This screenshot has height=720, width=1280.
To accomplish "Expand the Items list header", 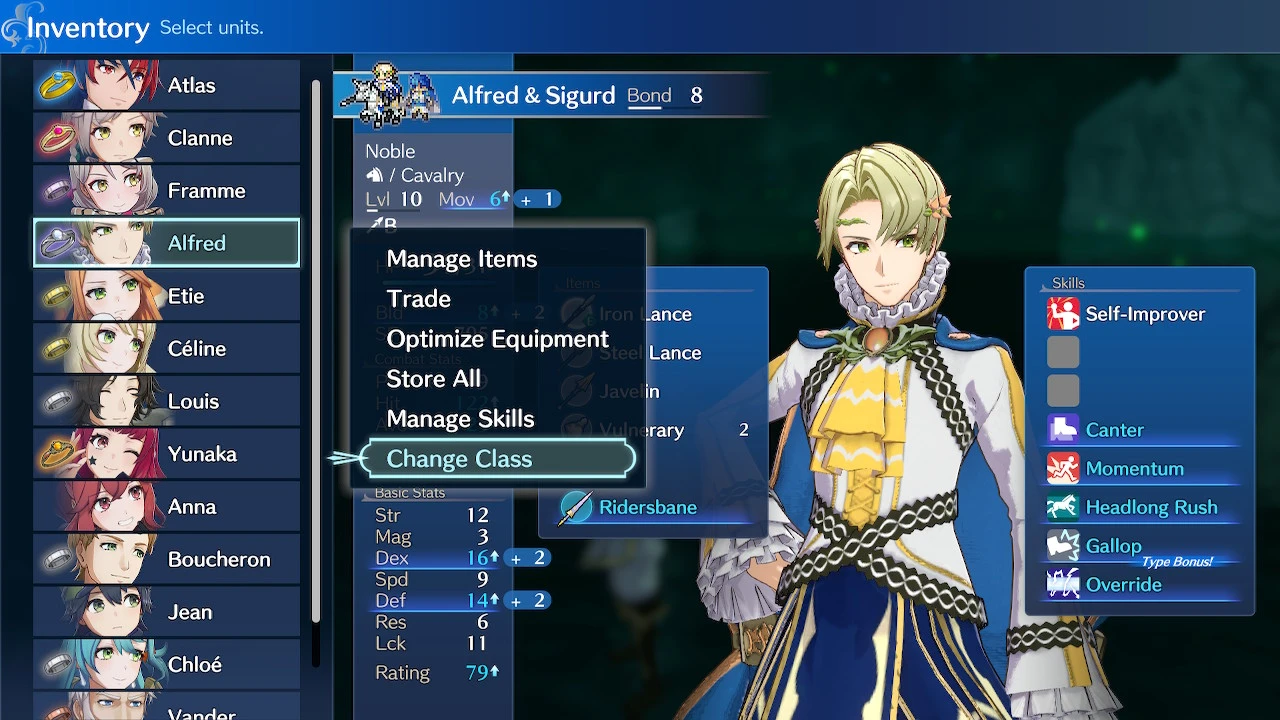I will pos(582,283).
